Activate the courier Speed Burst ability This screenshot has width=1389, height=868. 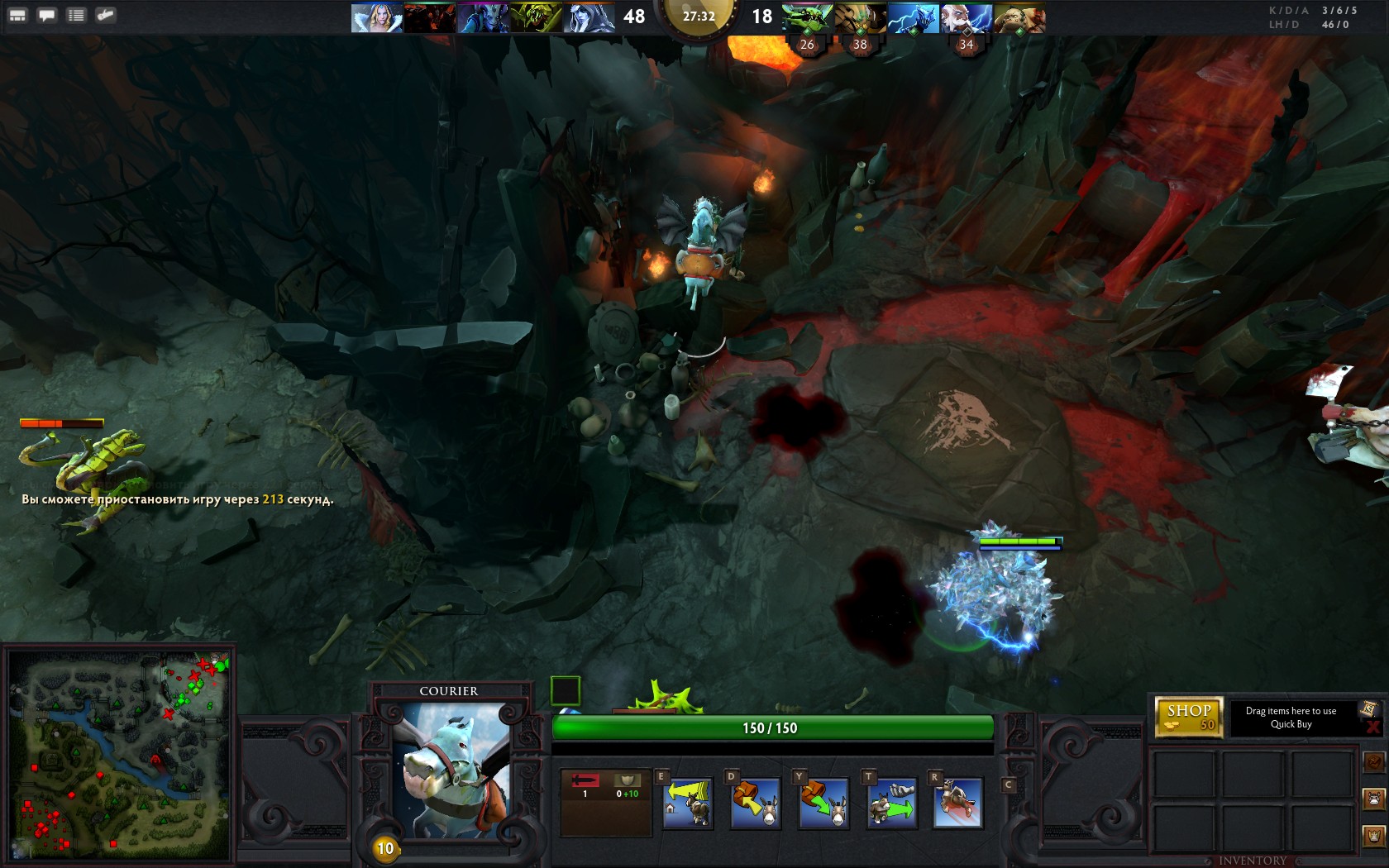click(x=958, y=803)
